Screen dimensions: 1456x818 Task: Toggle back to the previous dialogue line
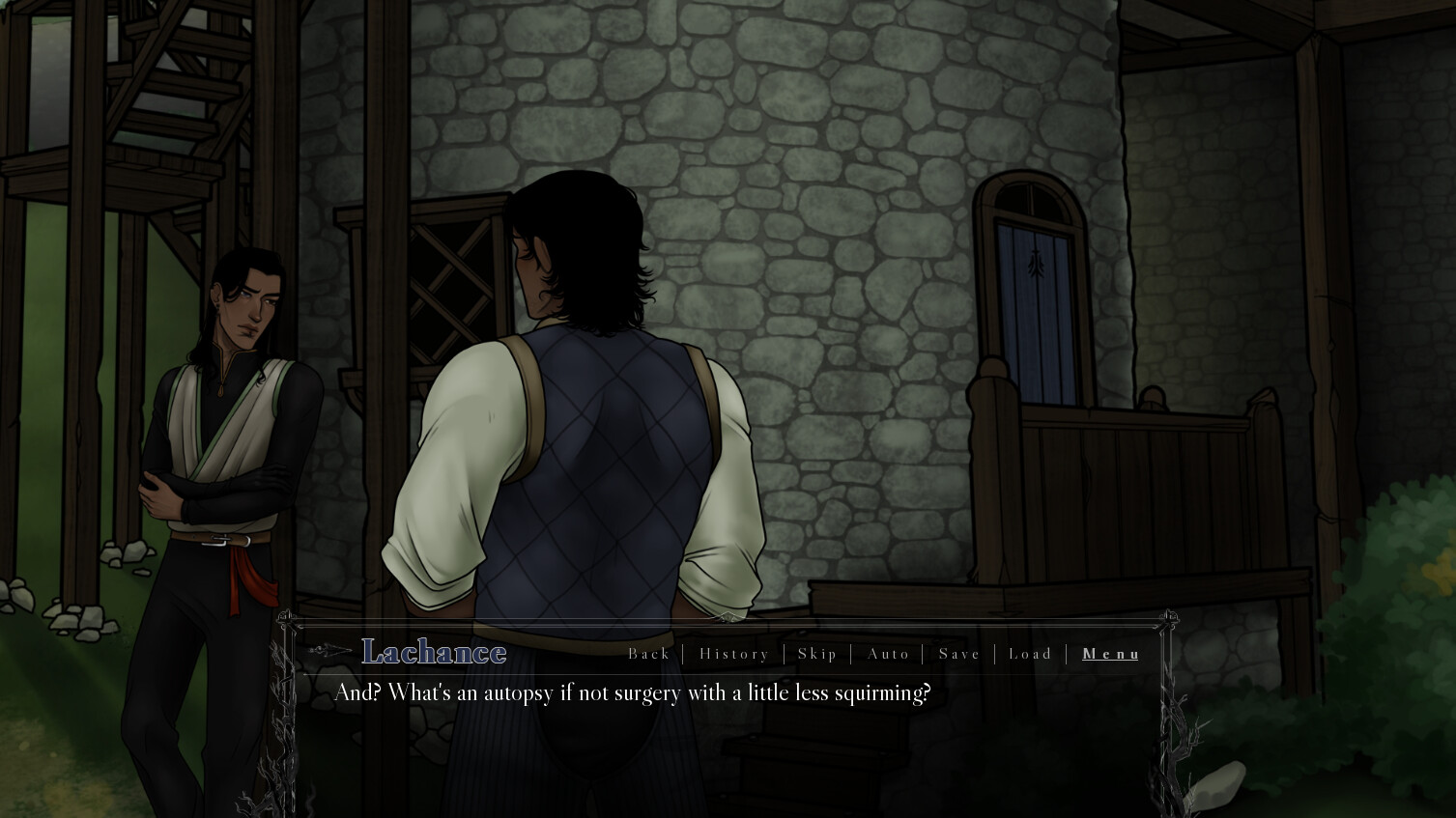click(x=650, y=654)
